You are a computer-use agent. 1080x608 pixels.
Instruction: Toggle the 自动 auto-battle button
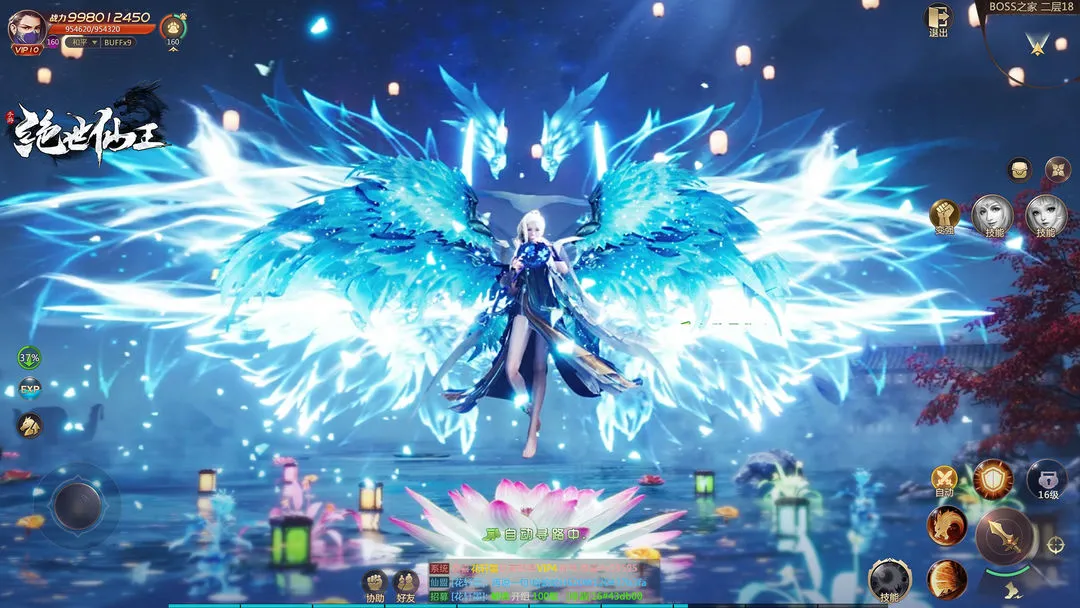(x=944, y=480)
